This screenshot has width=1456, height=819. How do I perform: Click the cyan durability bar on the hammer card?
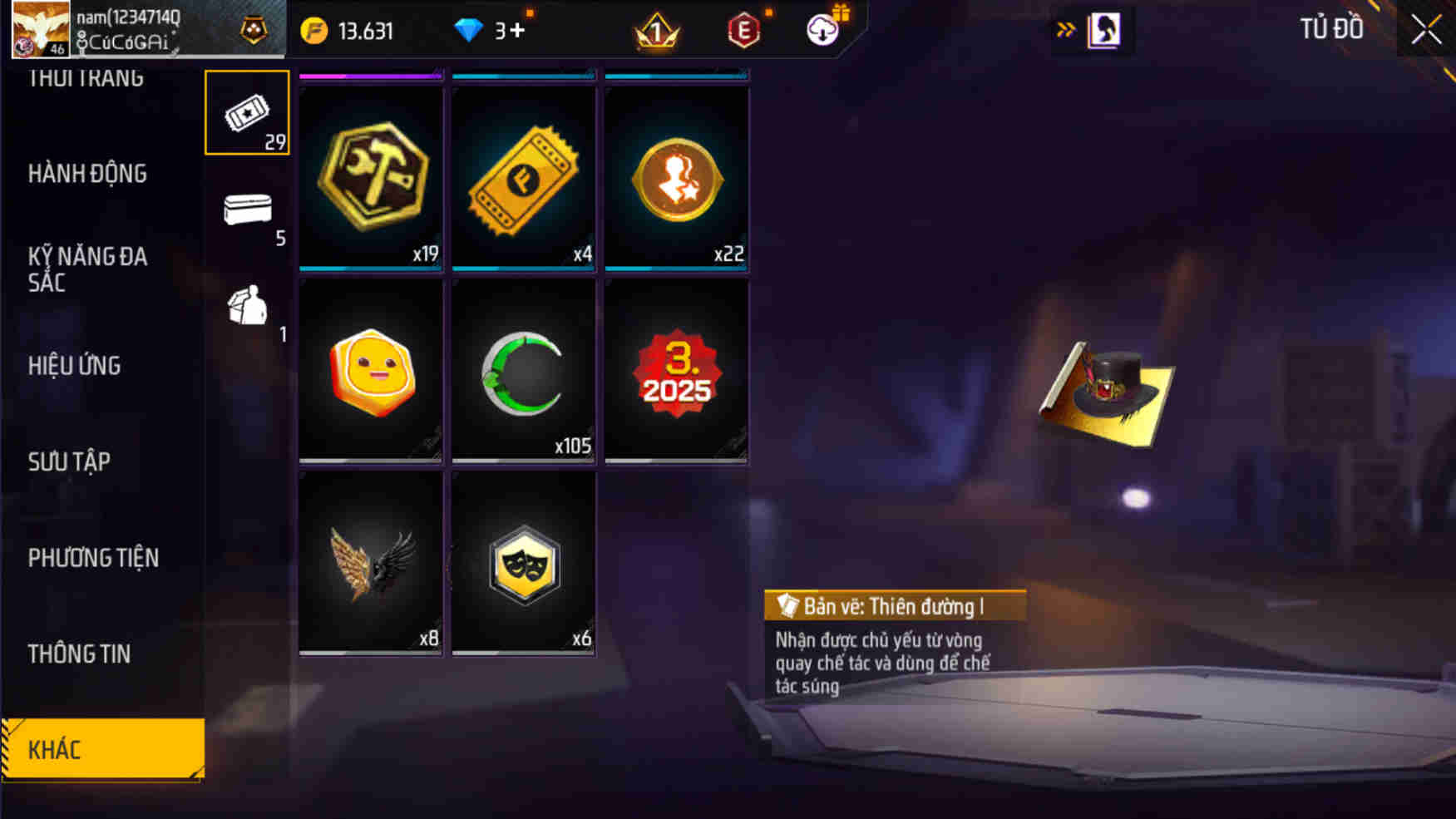pos(370,269)
